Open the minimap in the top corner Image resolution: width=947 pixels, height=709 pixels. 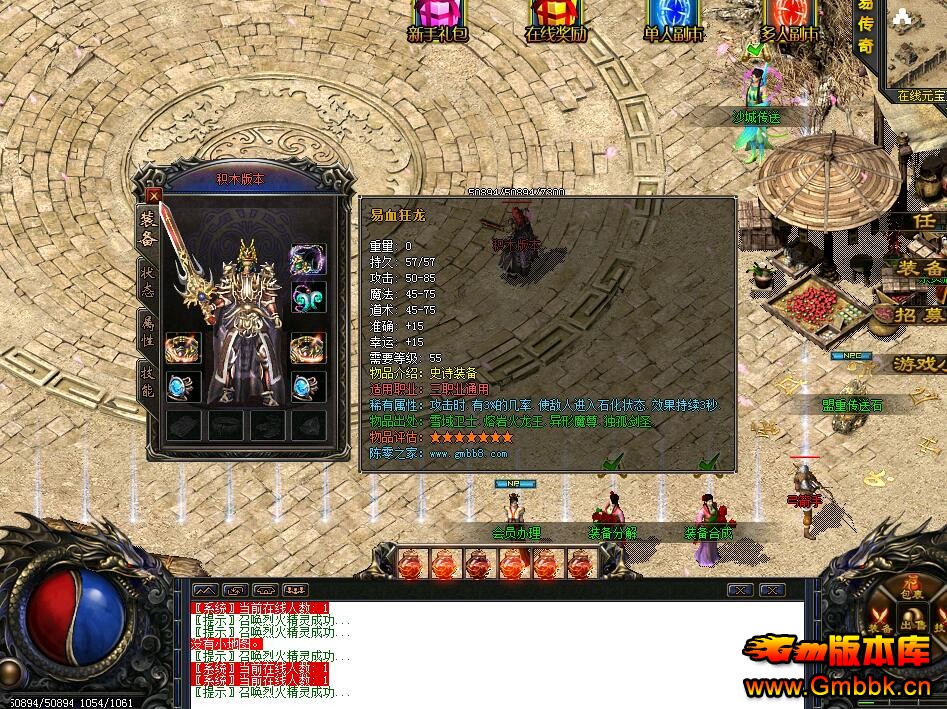click(x=915, y=45)
